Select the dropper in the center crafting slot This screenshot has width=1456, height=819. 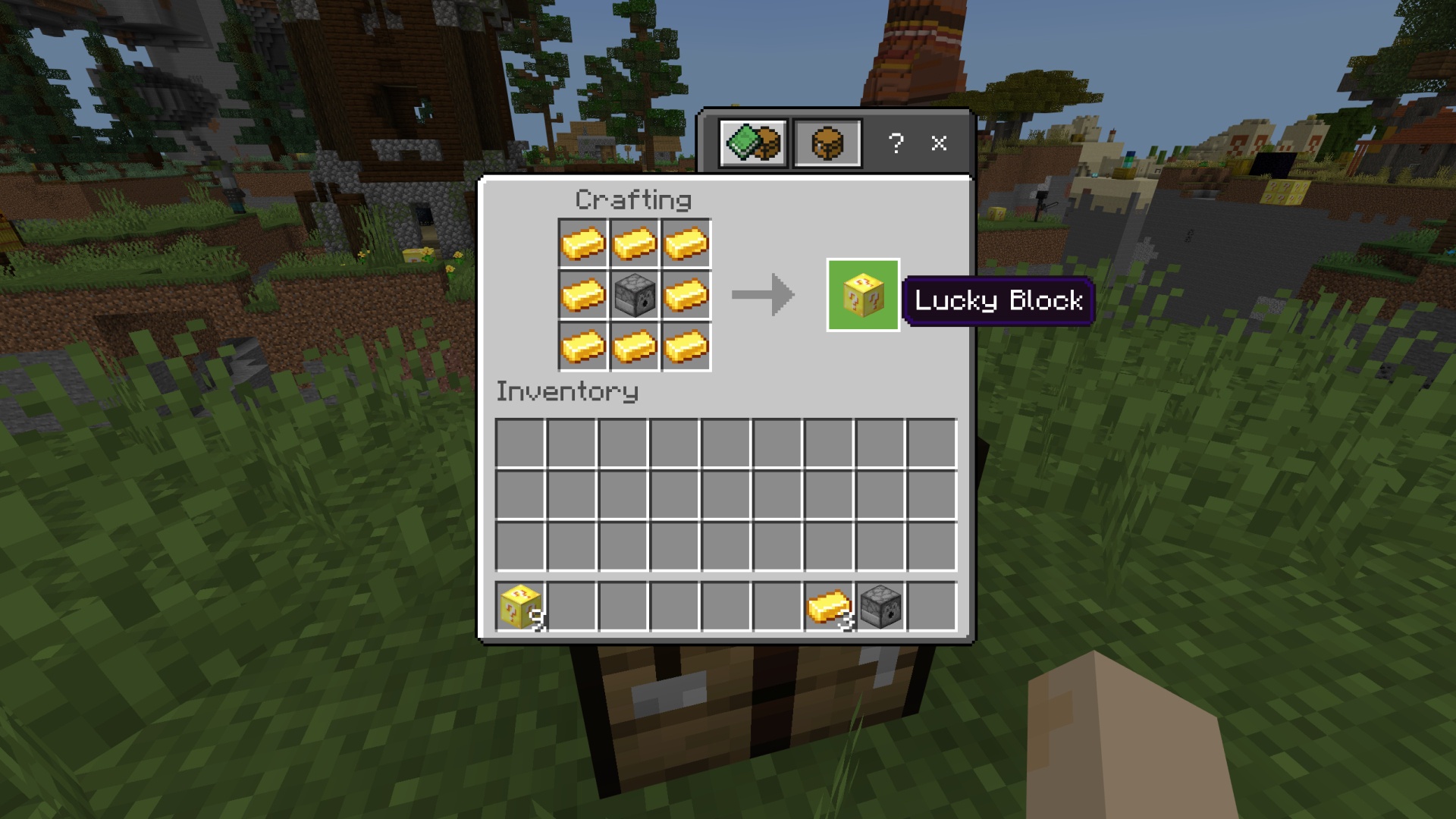[634, 294]
